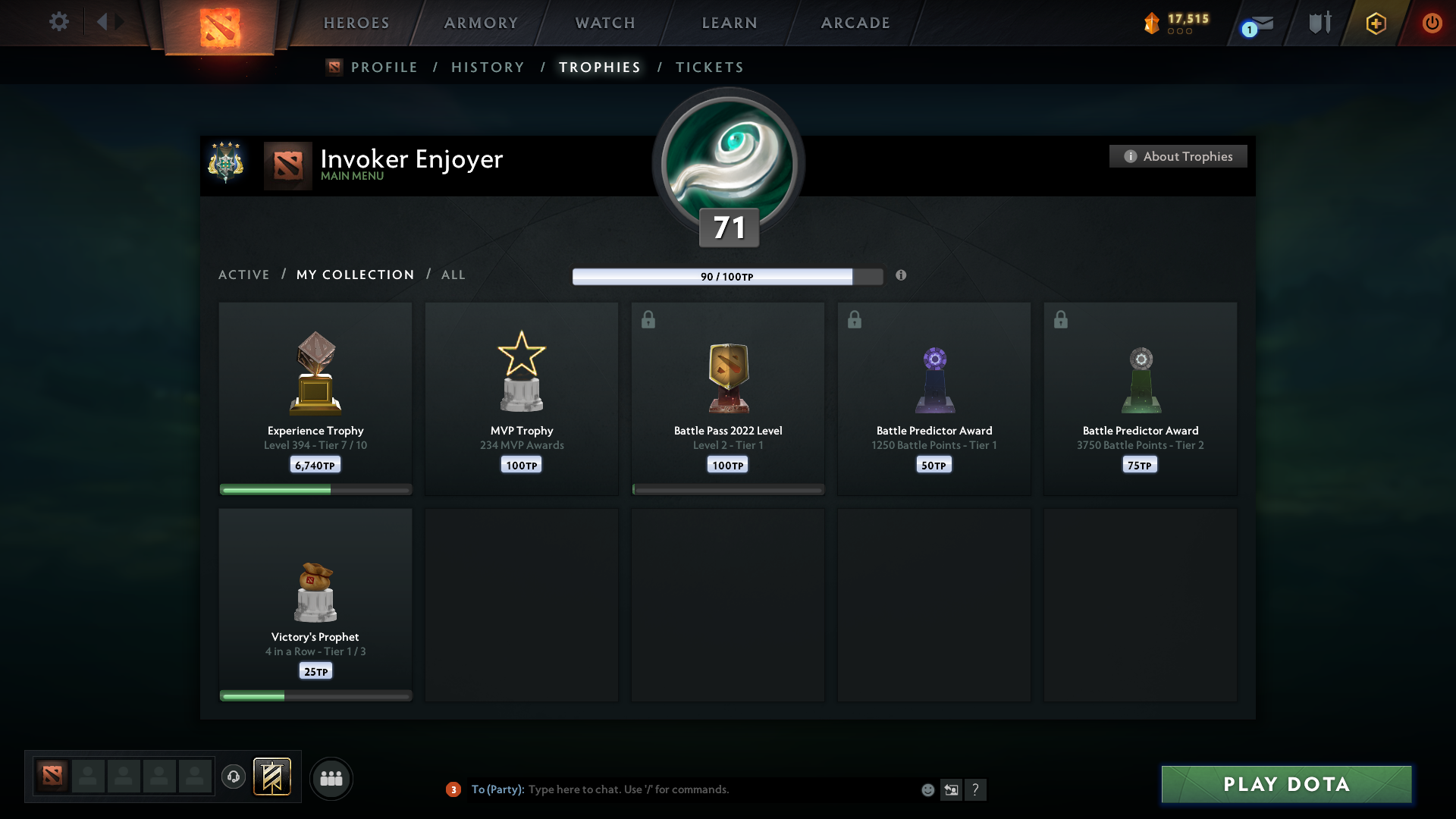Image resolution: width=1456 pixels, height=819 pixels.
Task: Click the add friend plus icon
Action: pyautogui.click(x=1375, y=23)
